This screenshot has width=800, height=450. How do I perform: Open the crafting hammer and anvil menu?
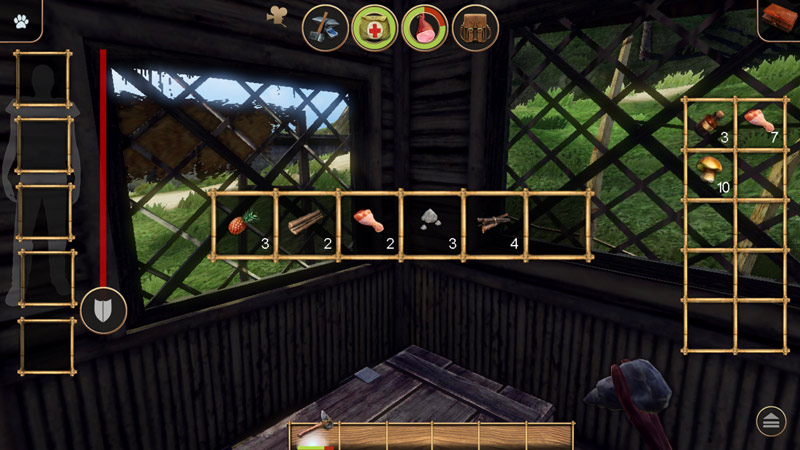324,27
